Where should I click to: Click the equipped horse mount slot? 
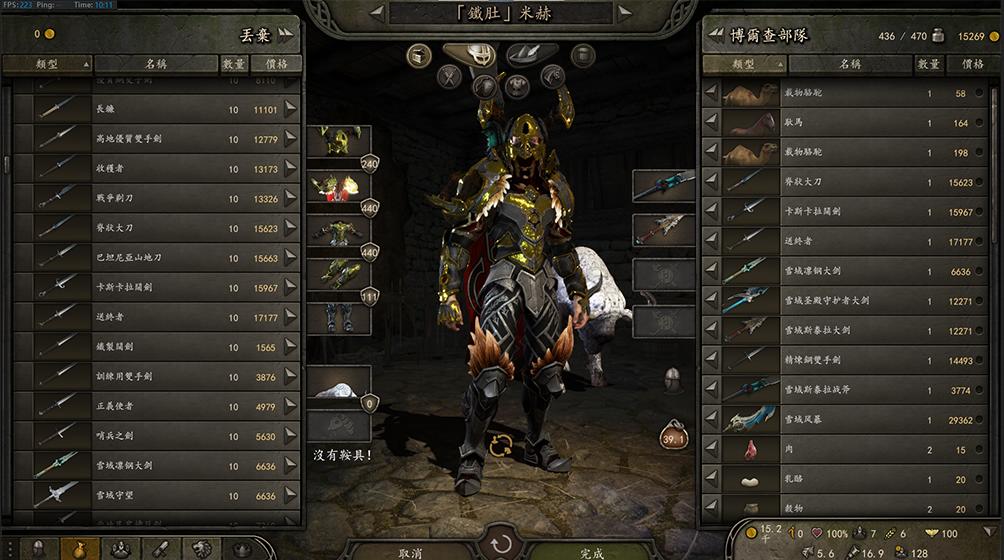338,381
